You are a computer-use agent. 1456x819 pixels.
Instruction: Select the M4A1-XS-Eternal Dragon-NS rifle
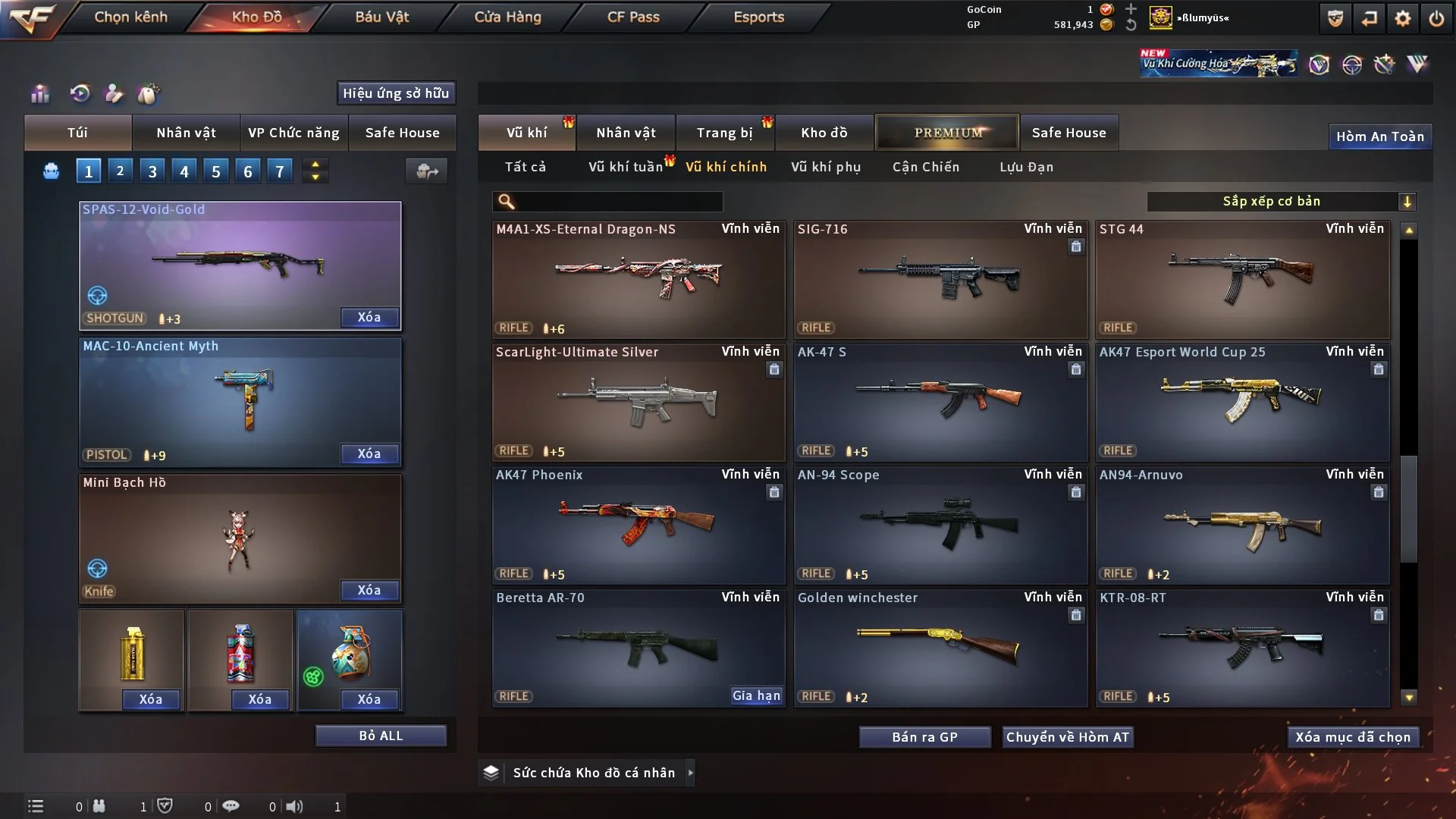638,279
